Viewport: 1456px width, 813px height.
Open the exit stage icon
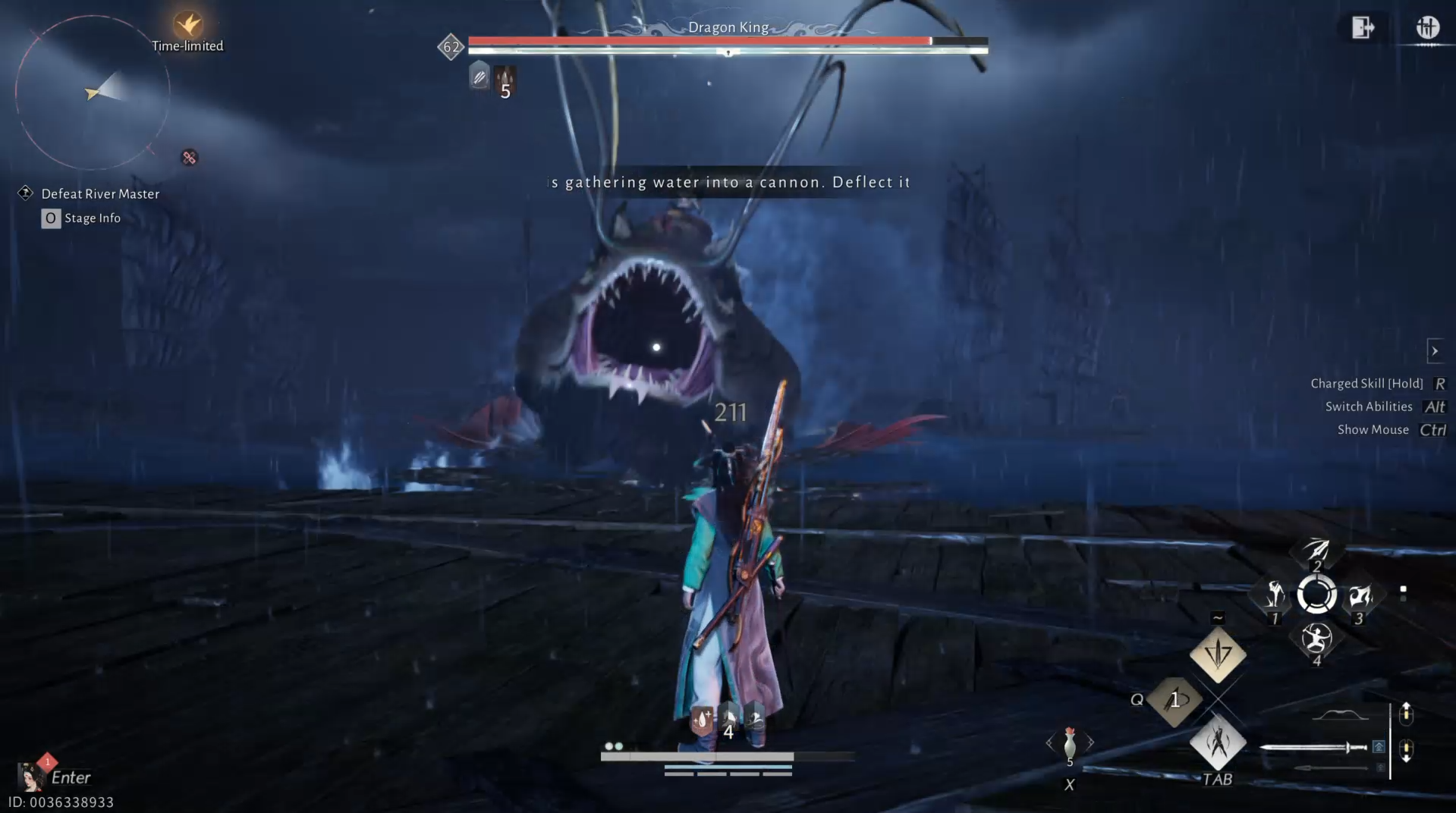coord(1363,28)
